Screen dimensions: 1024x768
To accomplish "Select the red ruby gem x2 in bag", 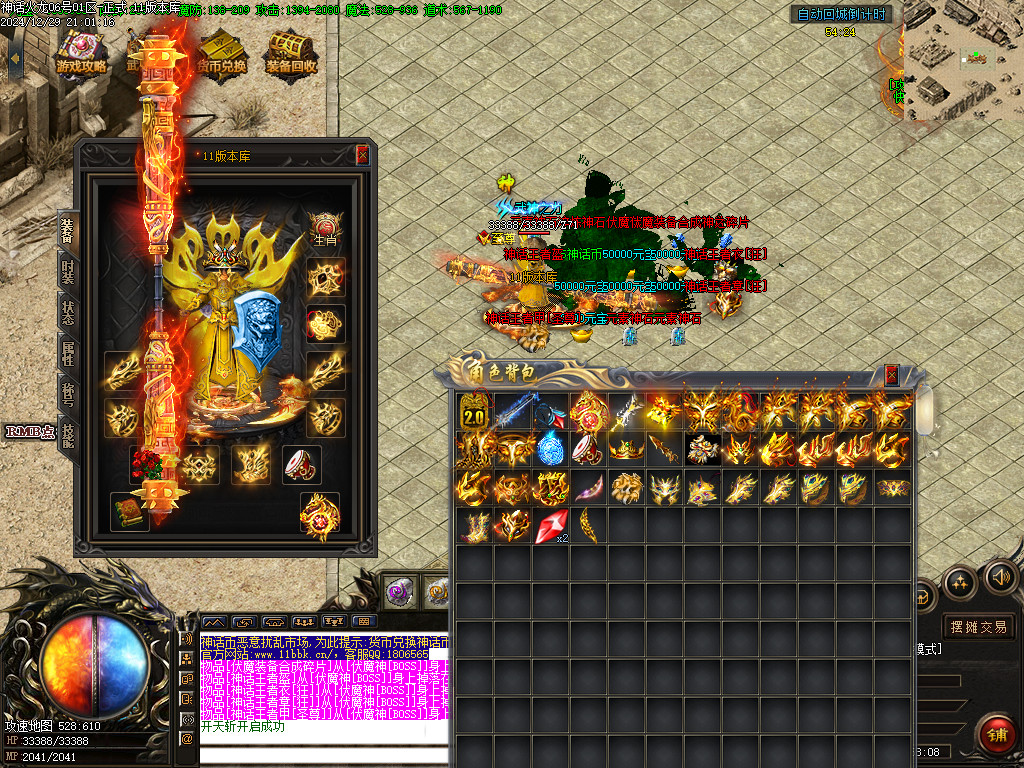I will 551,526.
